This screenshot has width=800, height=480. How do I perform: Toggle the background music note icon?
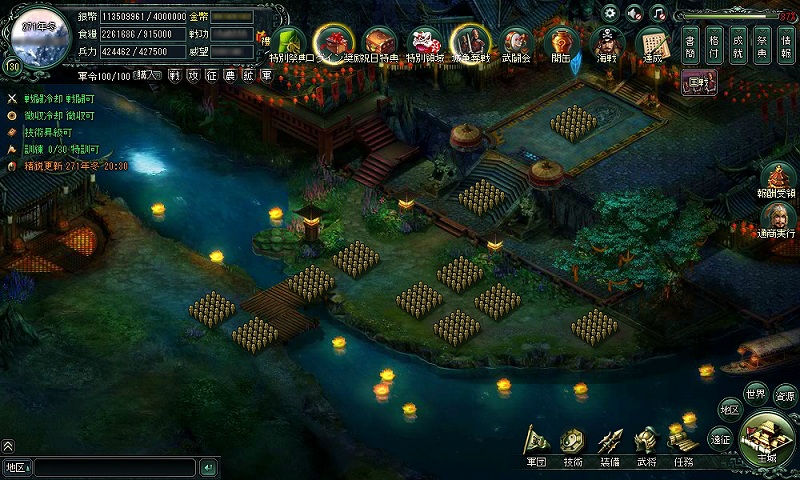click(x=658, y=13)
